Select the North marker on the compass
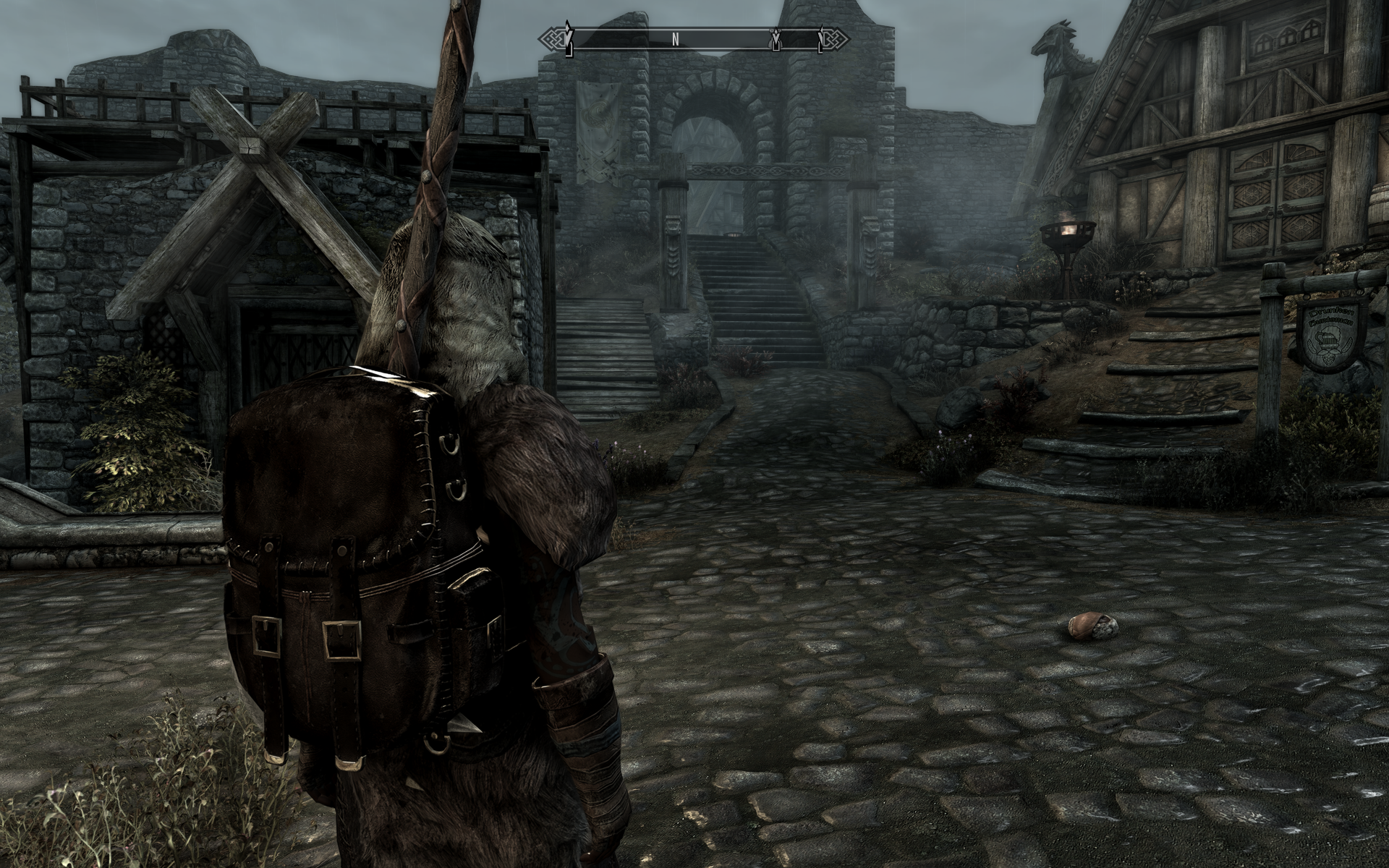The image size is (1389, 868). click(675, 40)
